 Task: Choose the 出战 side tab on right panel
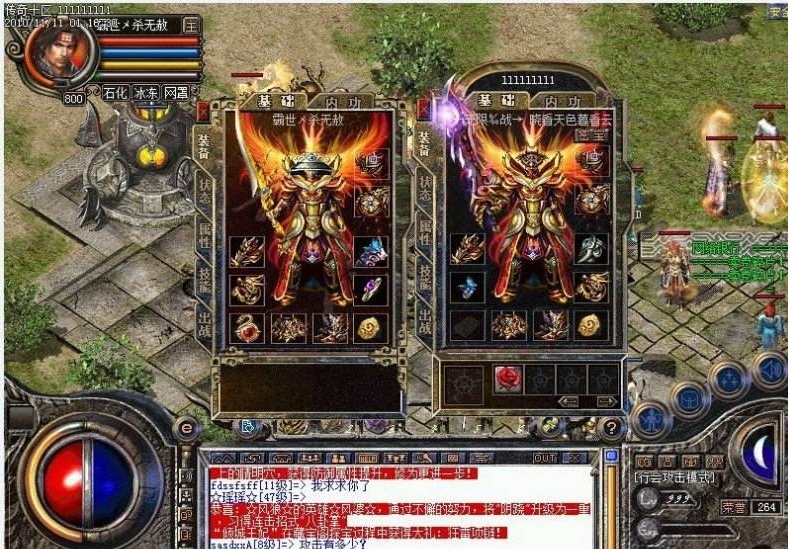pos(424,322)
